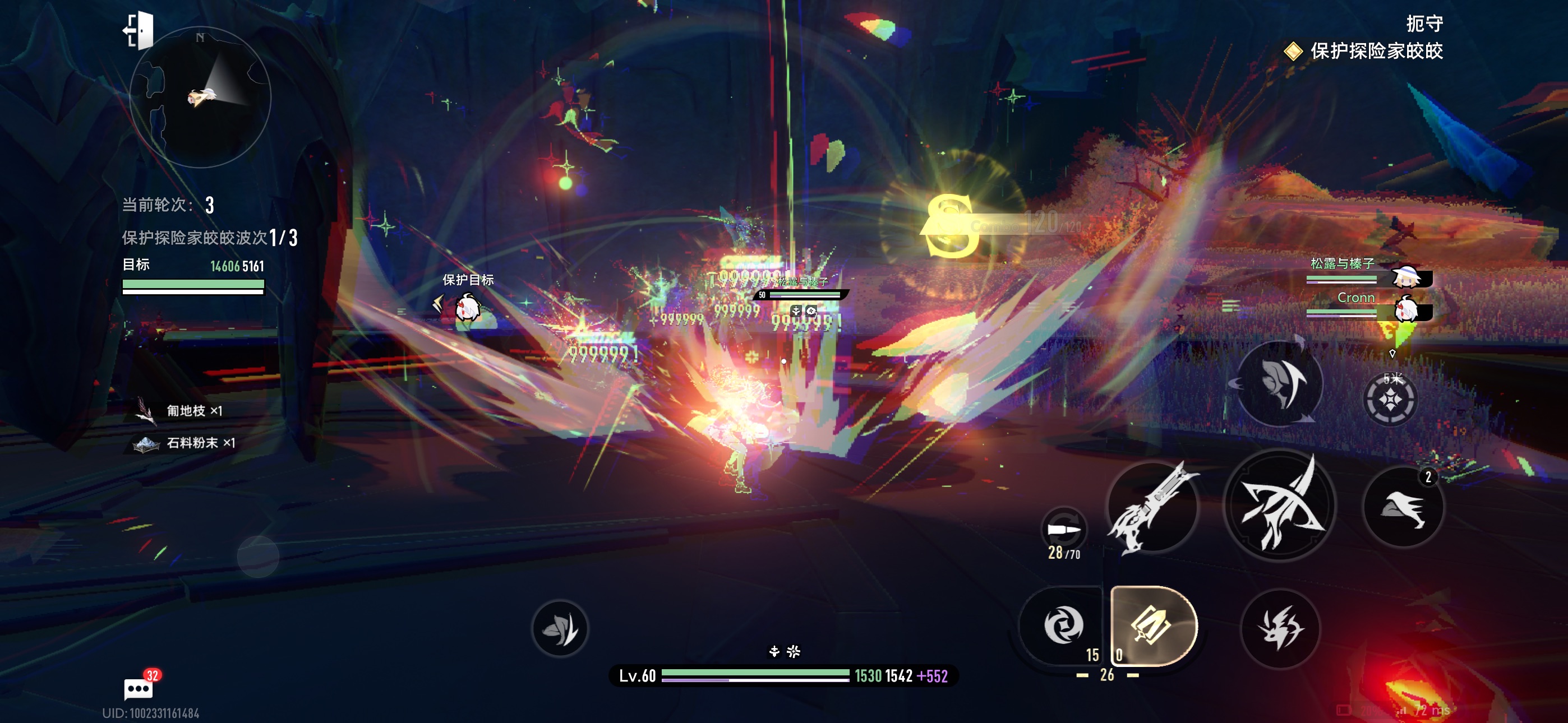Activate the swirl skill button
Image resolution: width=1568 pixels, height=723 pixels.
[1063, 625]
